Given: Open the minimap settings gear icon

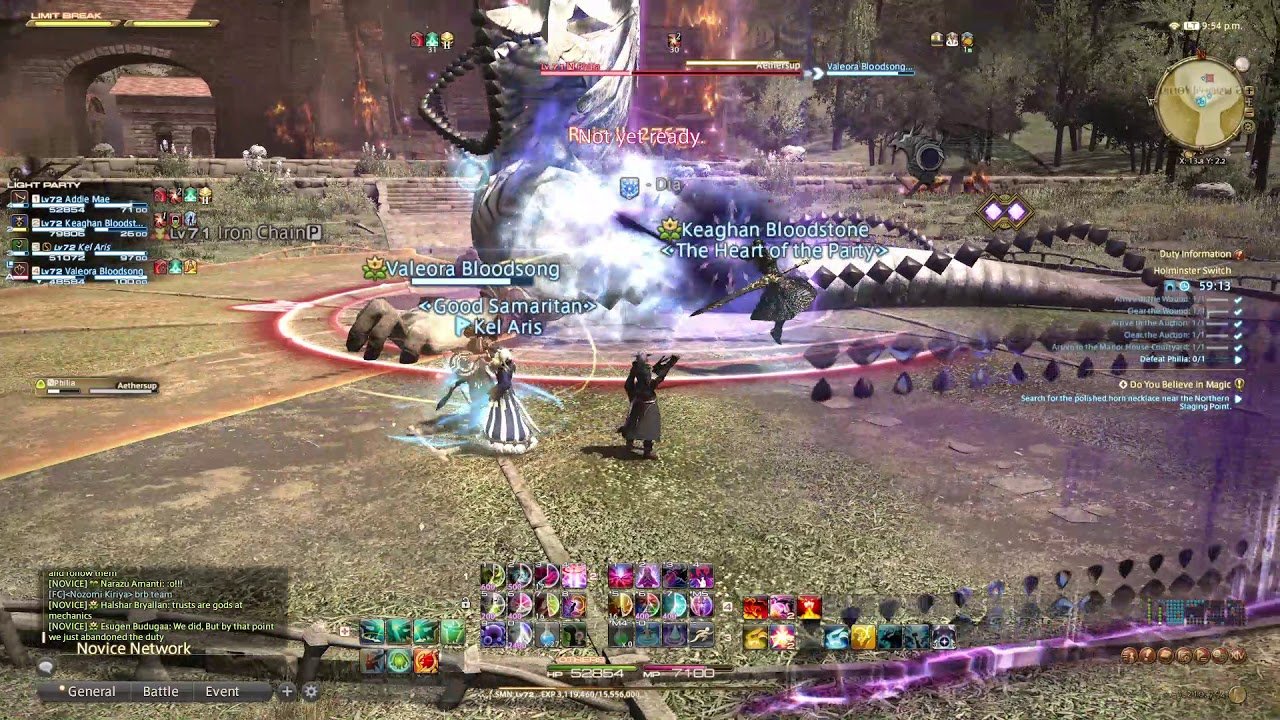Looking at the screenshot, I should click(1247, 126).
